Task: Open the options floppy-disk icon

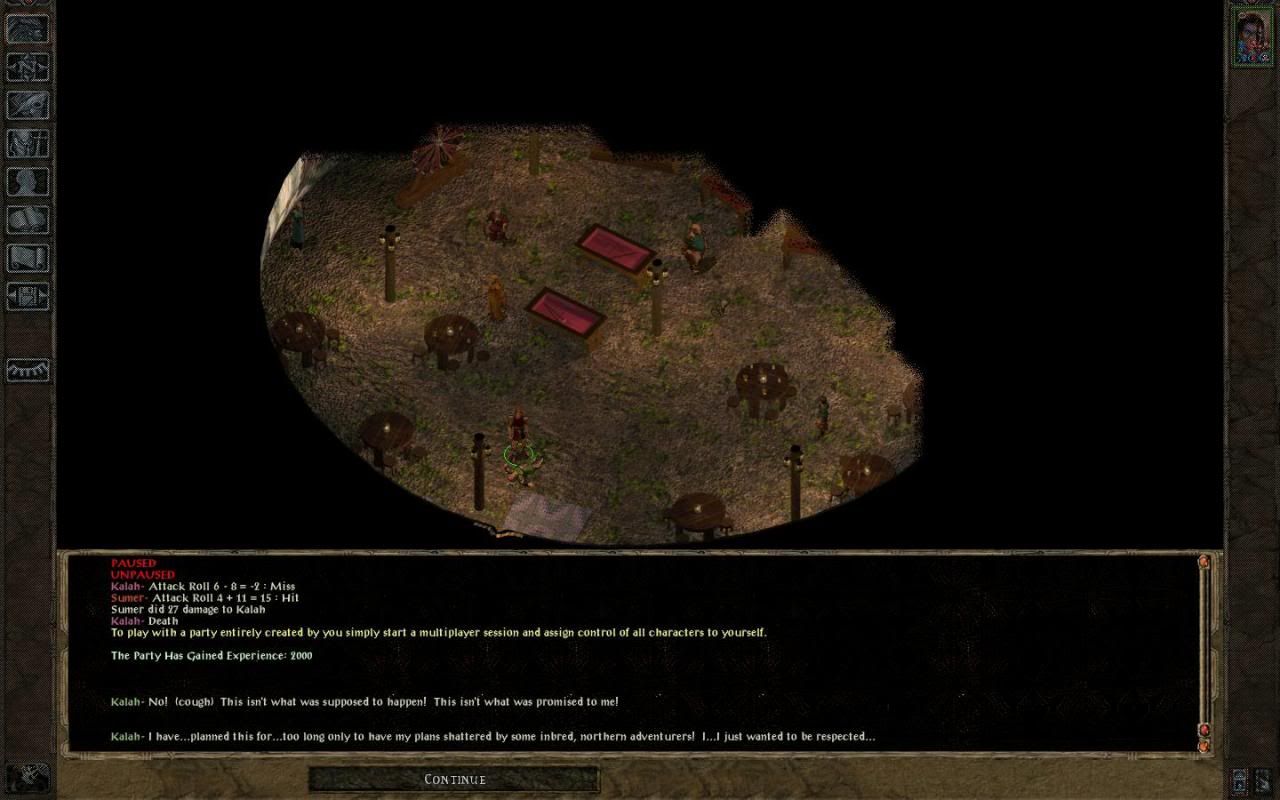Action: click(x=27, y=296)
